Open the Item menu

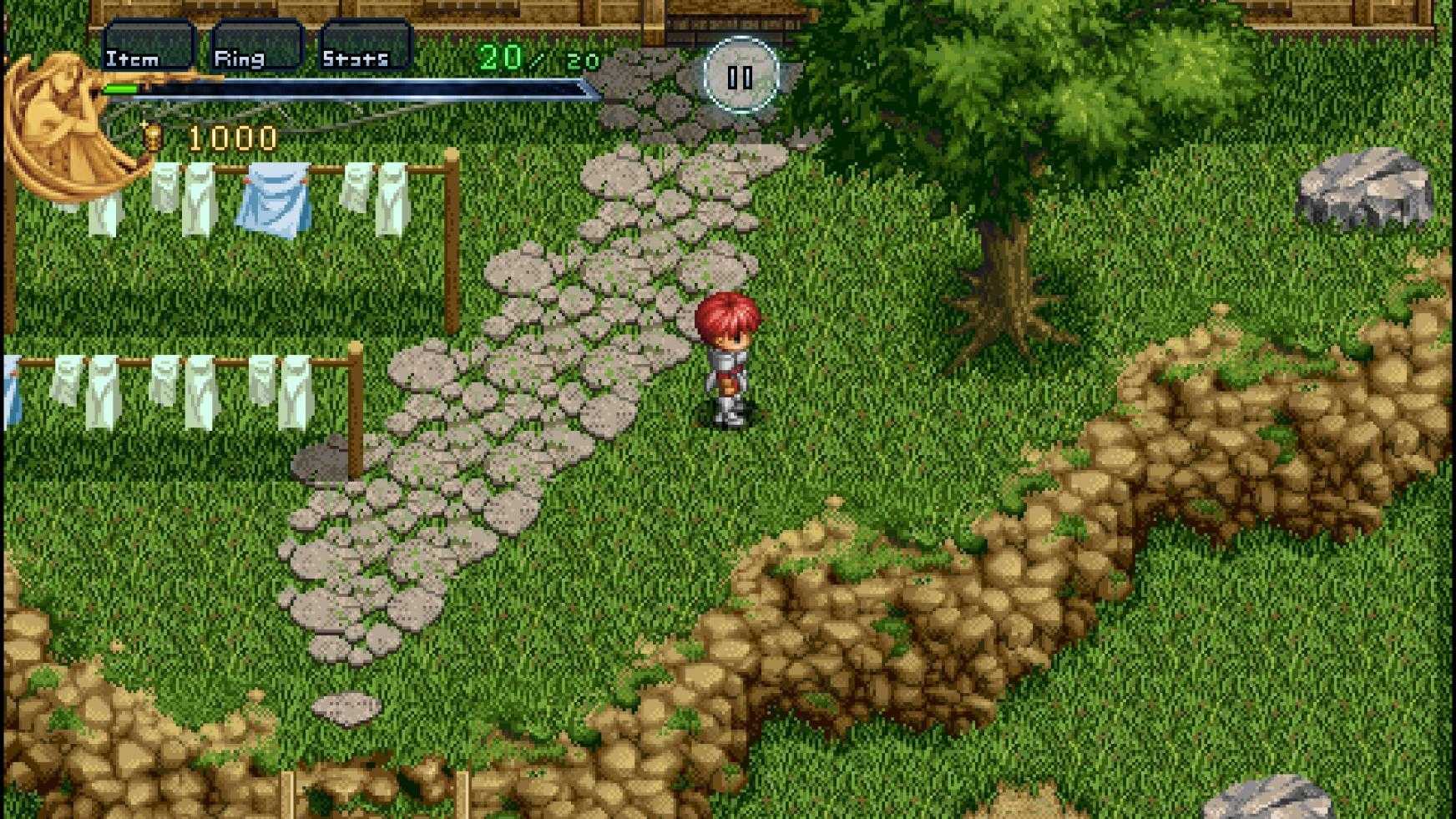click(x=148, y=48)
